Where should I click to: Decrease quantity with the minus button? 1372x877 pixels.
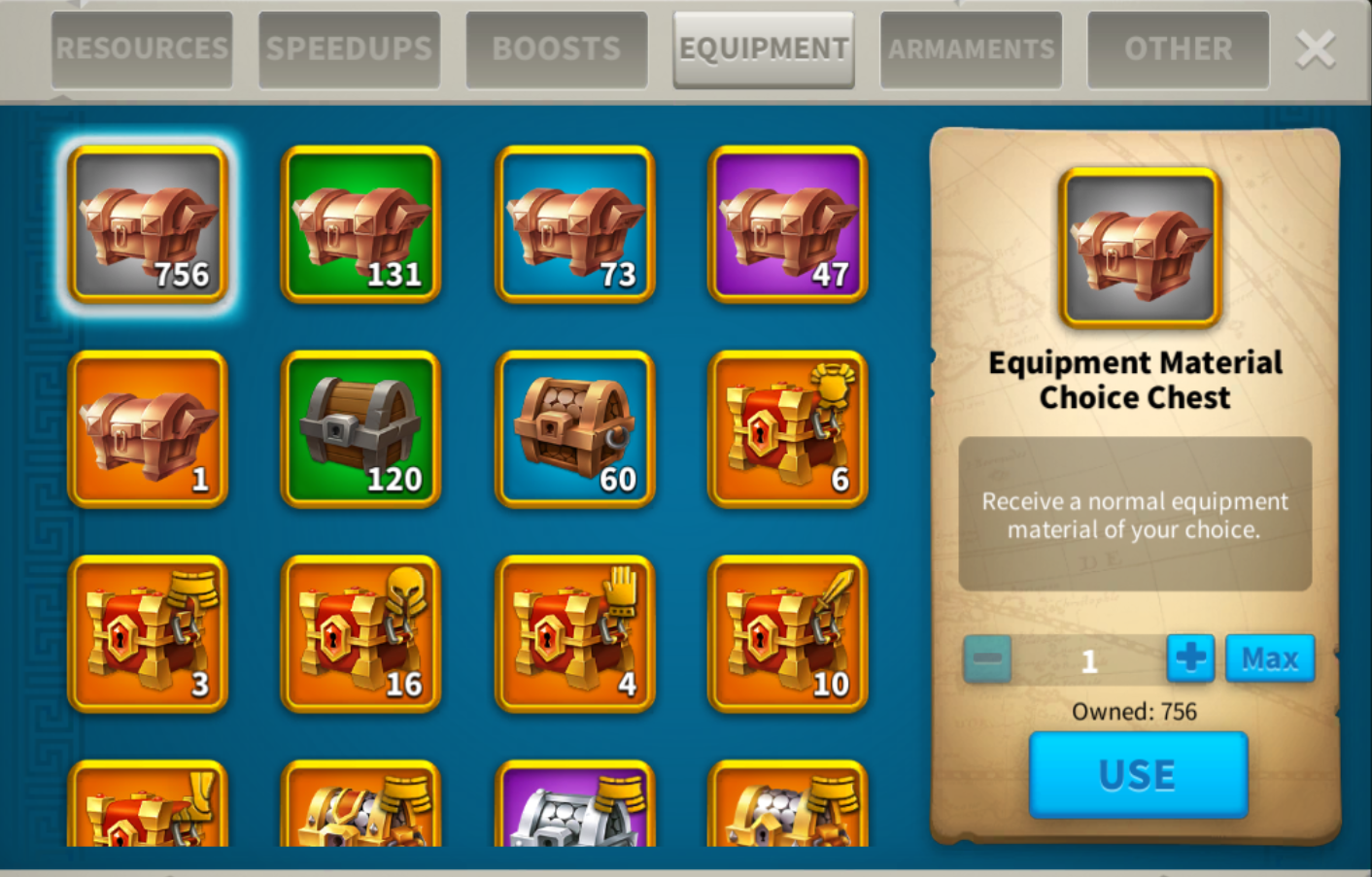pos(987,659)
